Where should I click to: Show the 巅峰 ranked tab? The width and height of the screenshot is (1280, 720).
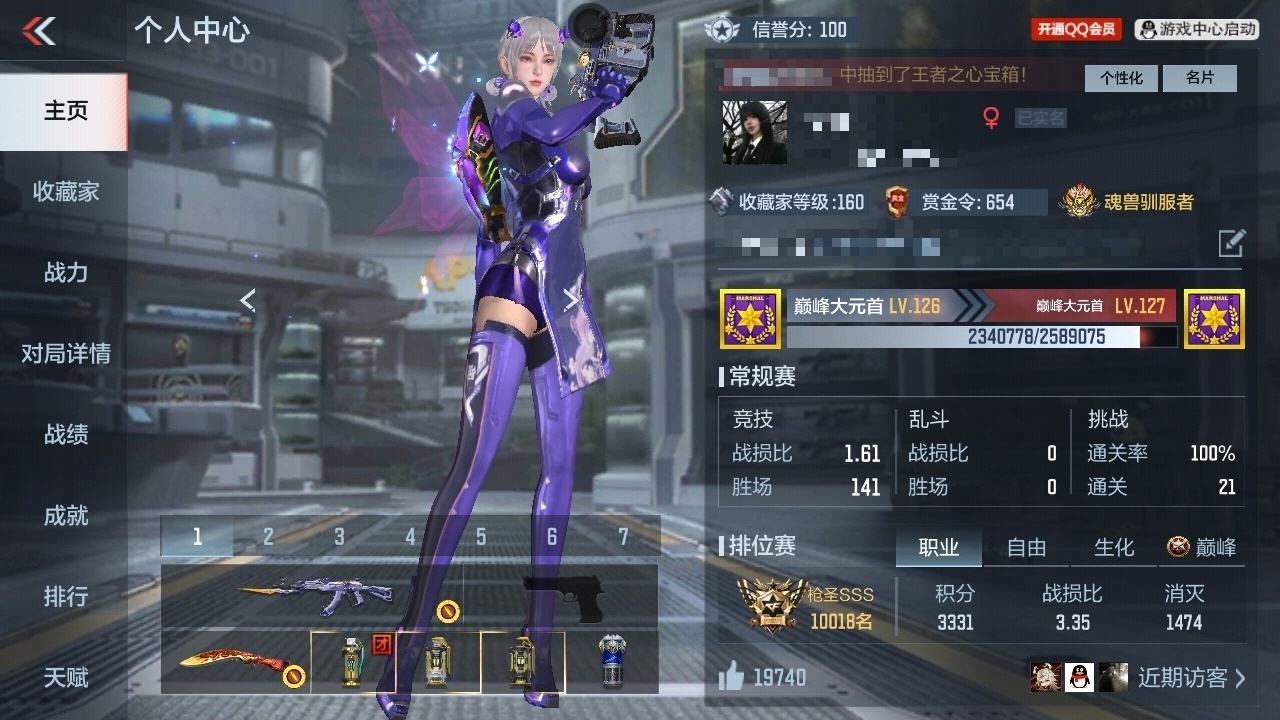pos(1202,547)
